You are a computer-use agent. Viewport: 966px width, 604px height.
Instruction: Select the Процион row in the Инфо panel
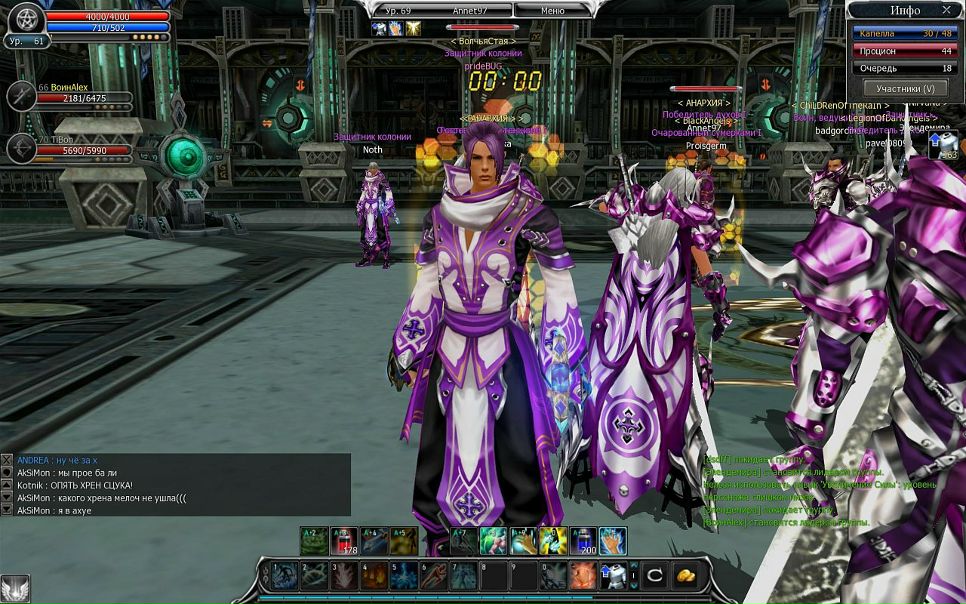point(905,51)
